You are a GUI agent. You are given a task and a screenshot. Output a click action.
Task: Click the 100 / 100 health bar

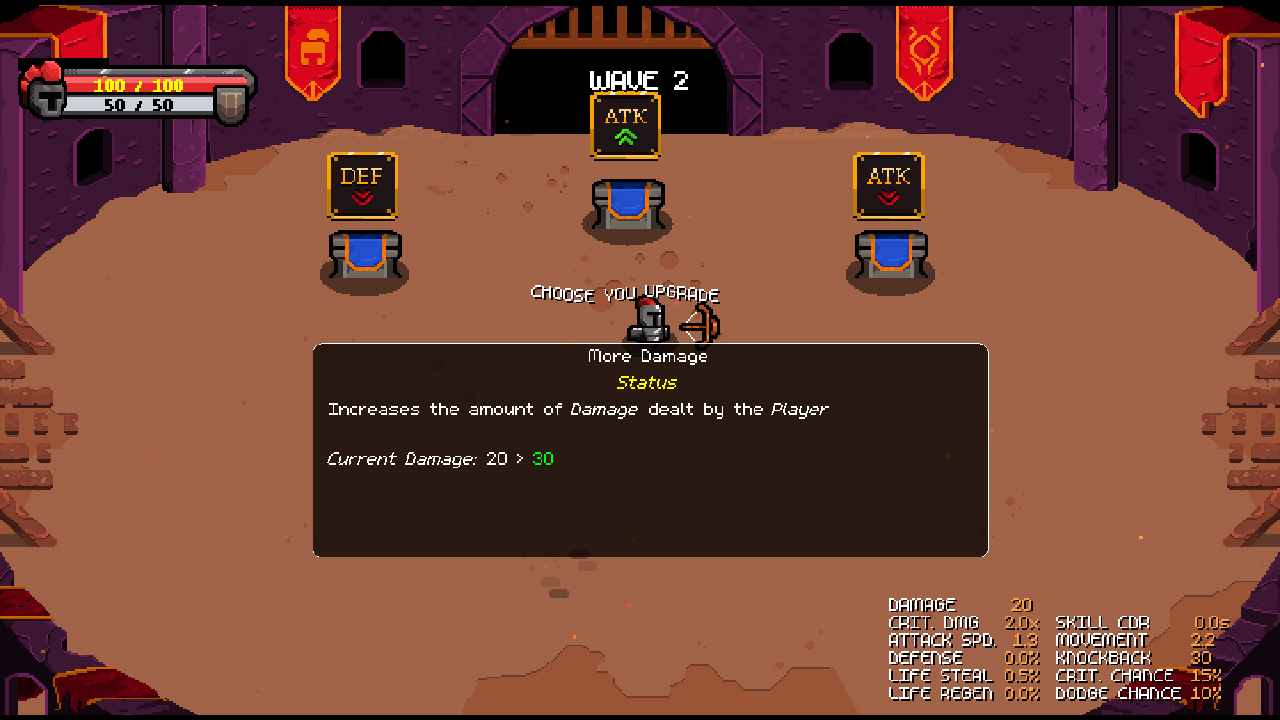(140, 86)
